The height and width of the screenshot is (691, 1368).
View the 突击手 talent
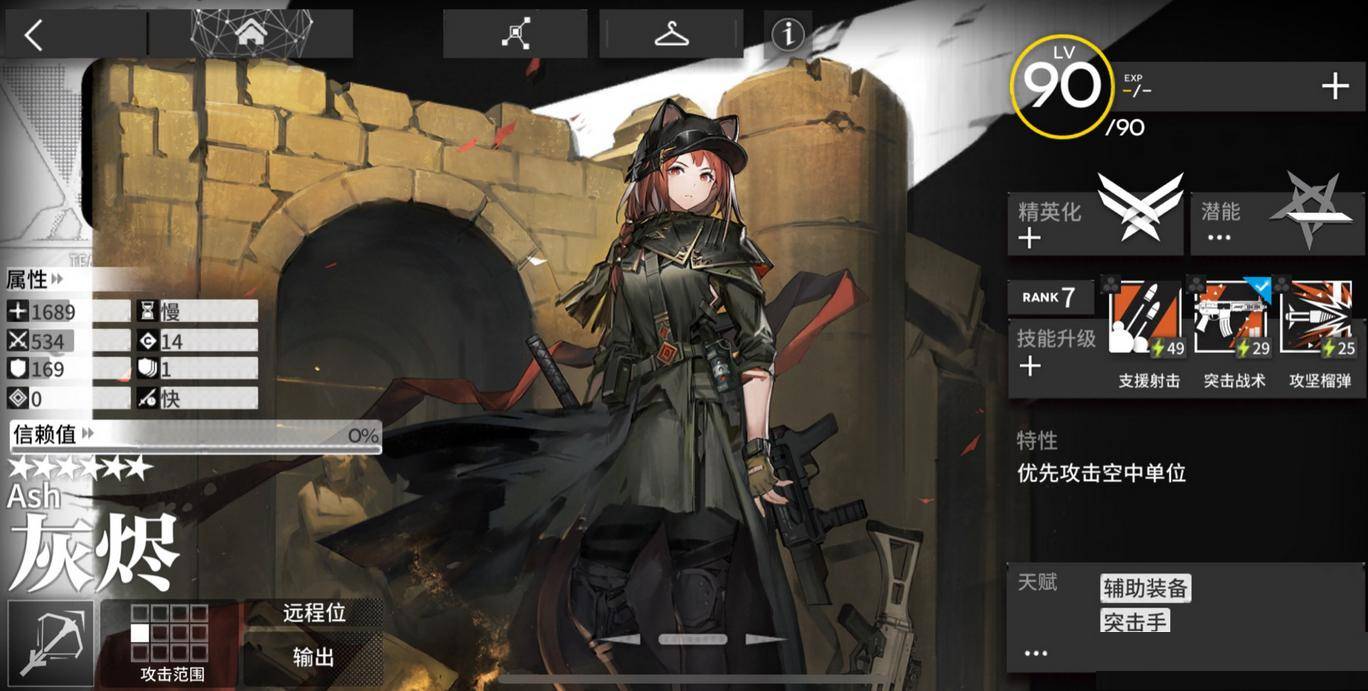pos(1135,622)
